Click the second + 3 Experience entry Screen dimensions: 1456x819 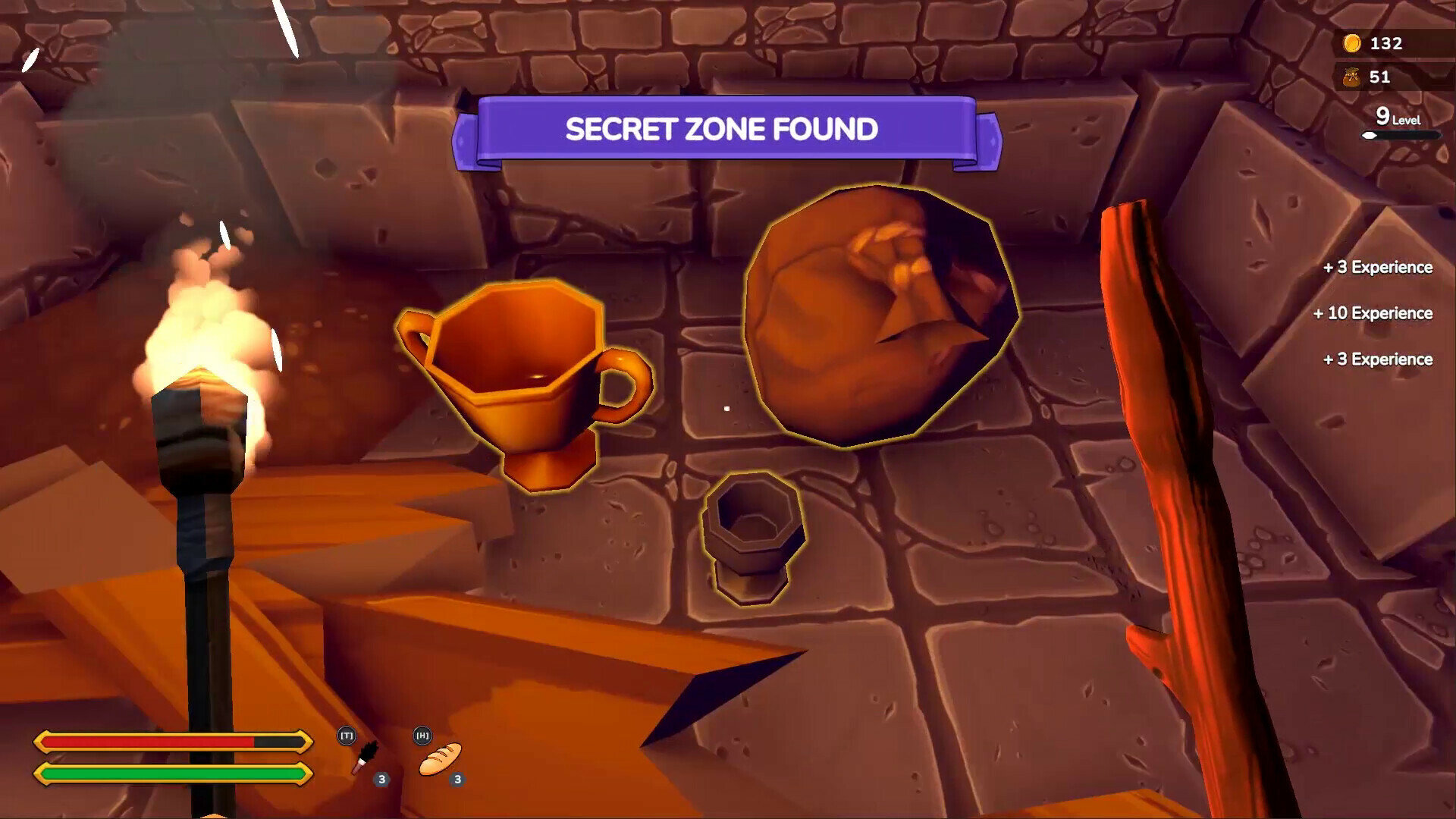pyautogui.click(x=1376, y=359)
